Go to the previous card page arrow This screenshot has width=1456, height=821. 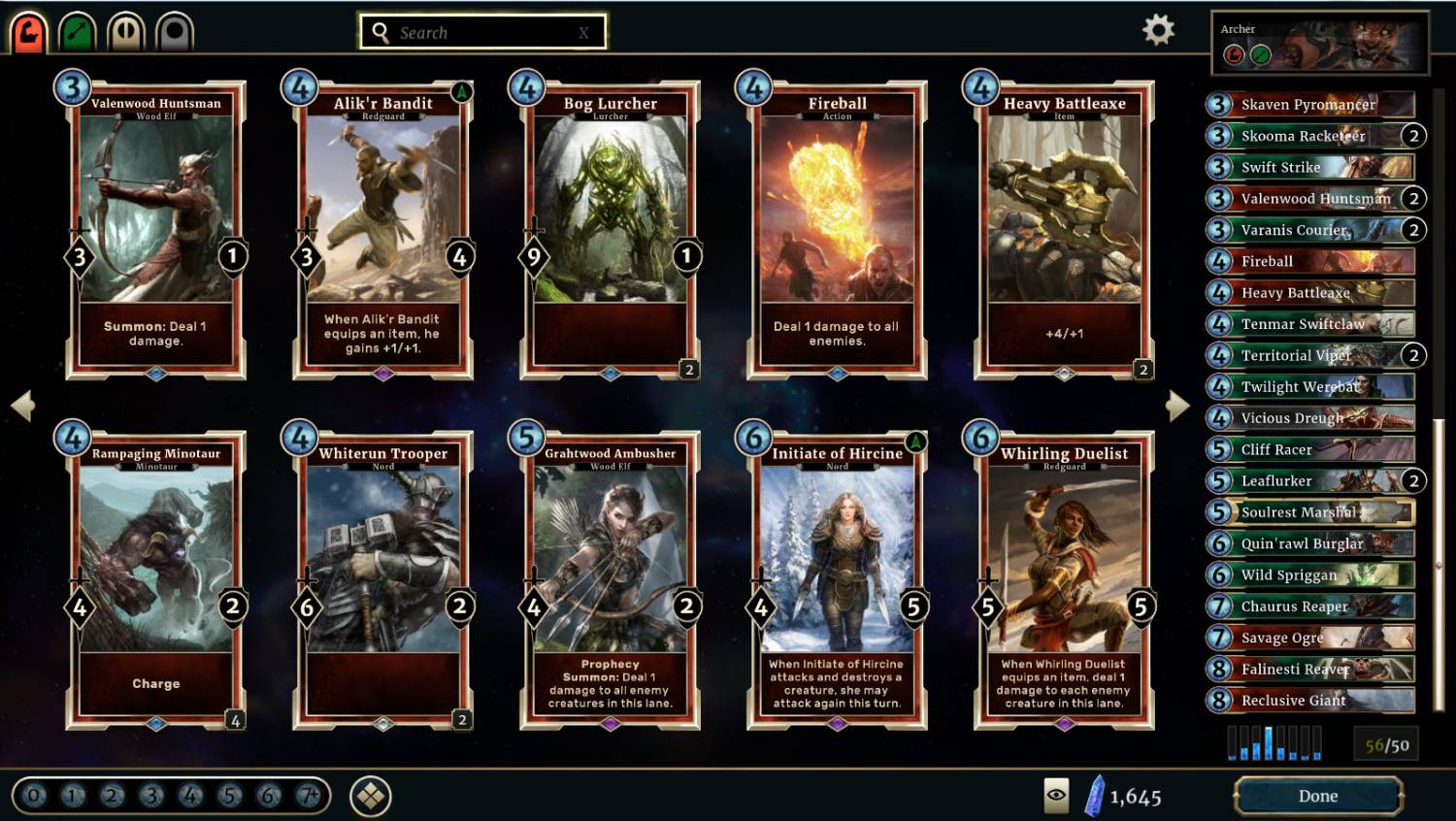(x=22, y=406)
